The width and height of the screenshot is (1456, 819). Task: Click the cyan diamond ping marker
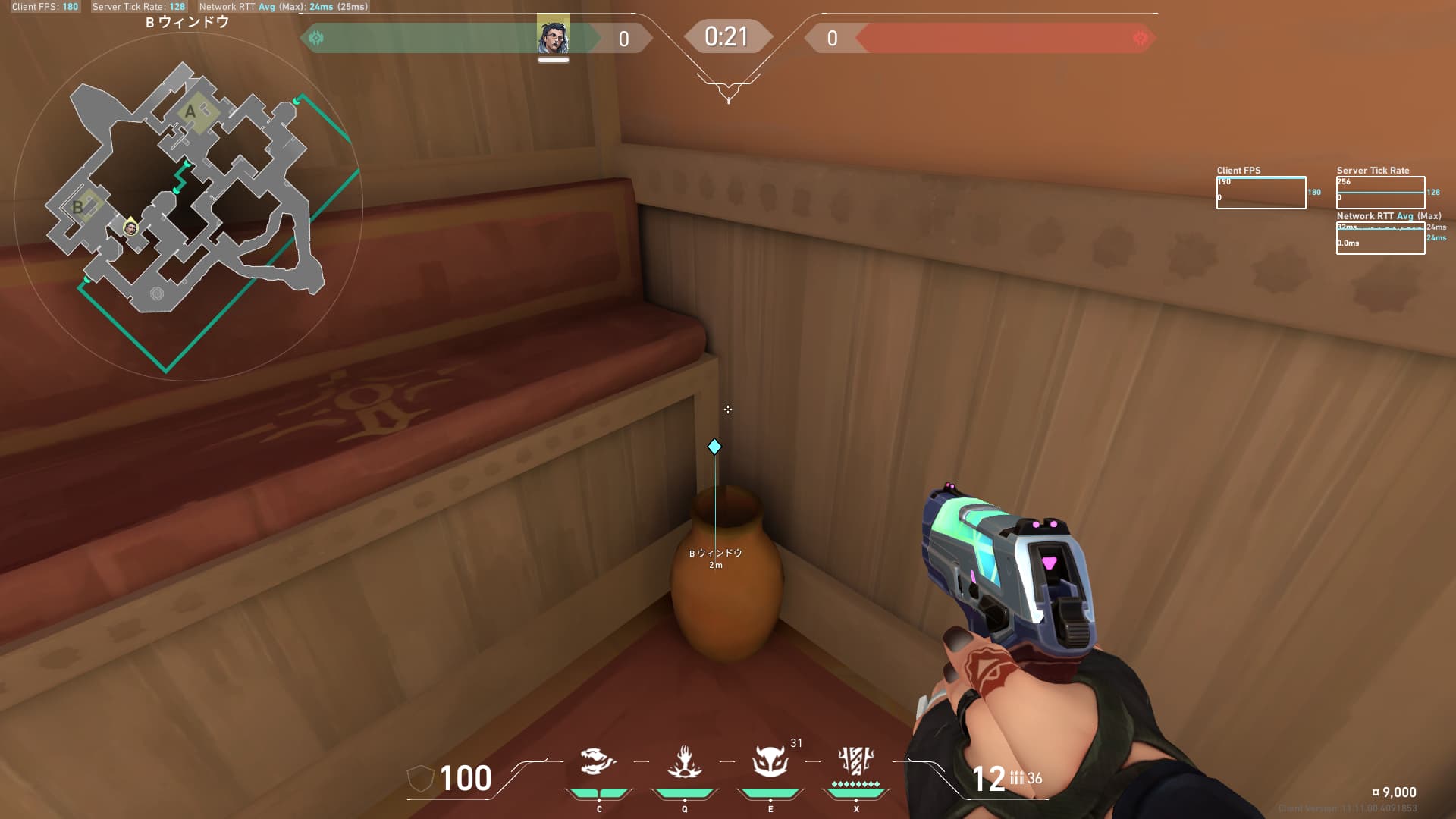click(714, 447)
